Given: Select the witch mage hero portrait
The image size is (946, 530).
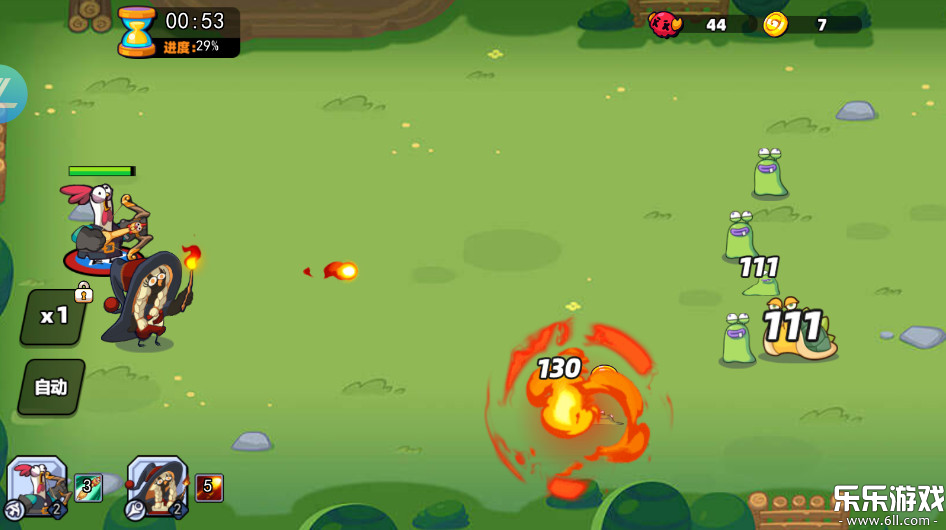Looking at the screenshot, I should tap(157, 486).
